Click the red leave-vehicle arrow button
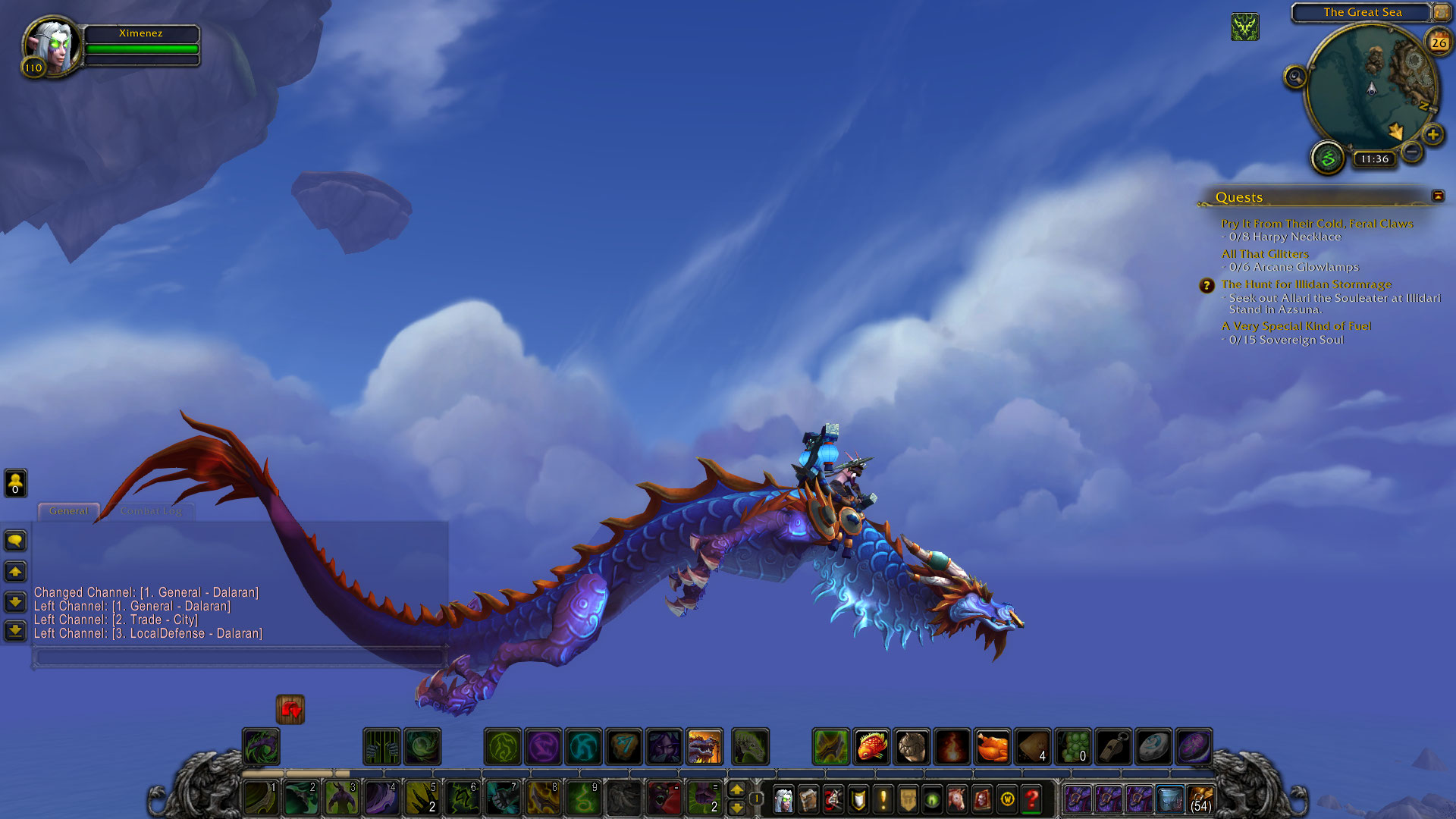This screenshot has width=1456, height=819. pos(290,710)
